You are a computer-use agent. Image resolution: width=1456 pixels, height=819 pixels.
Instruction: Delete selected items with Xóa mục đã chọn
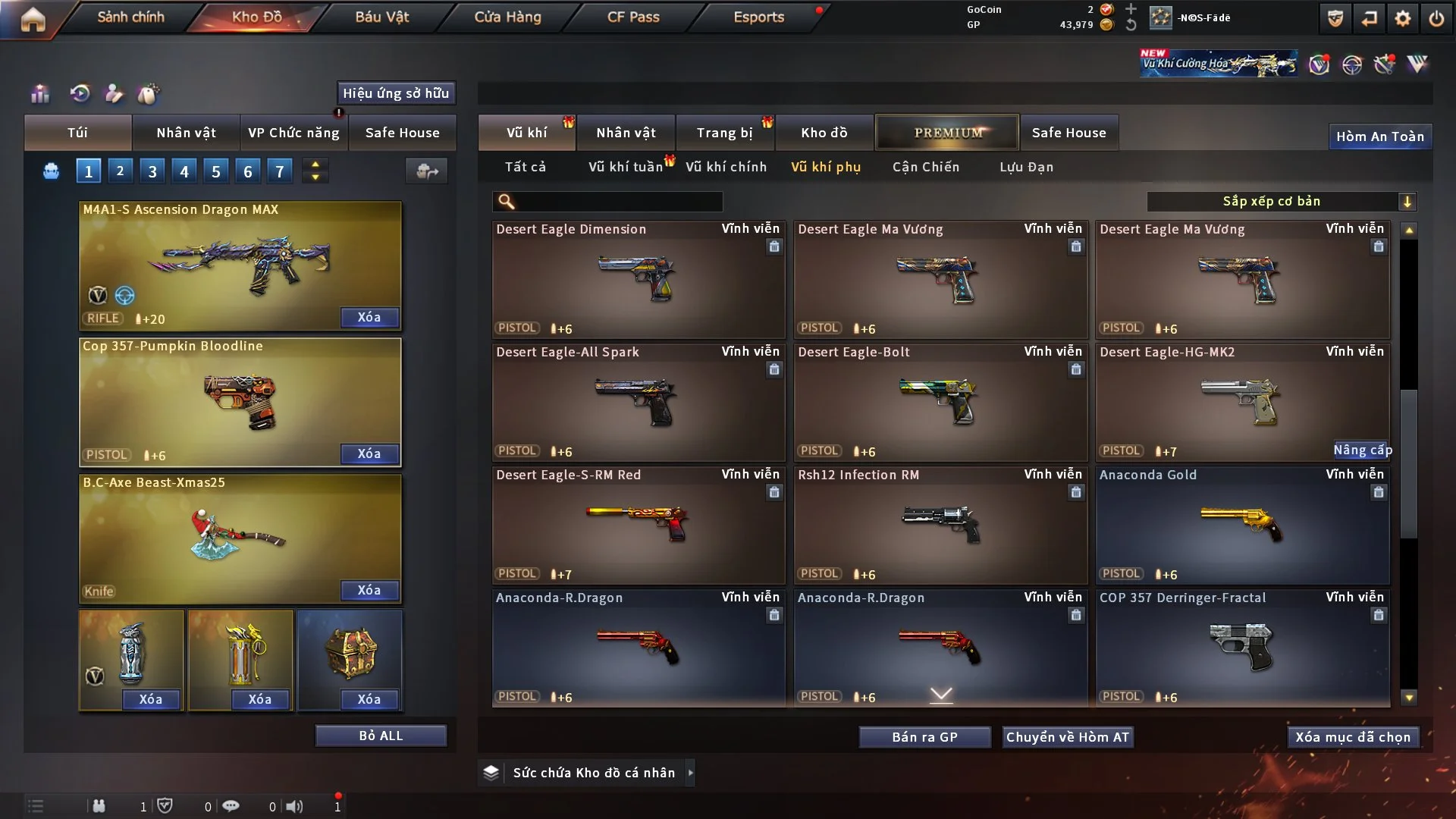pos(1353,737)
